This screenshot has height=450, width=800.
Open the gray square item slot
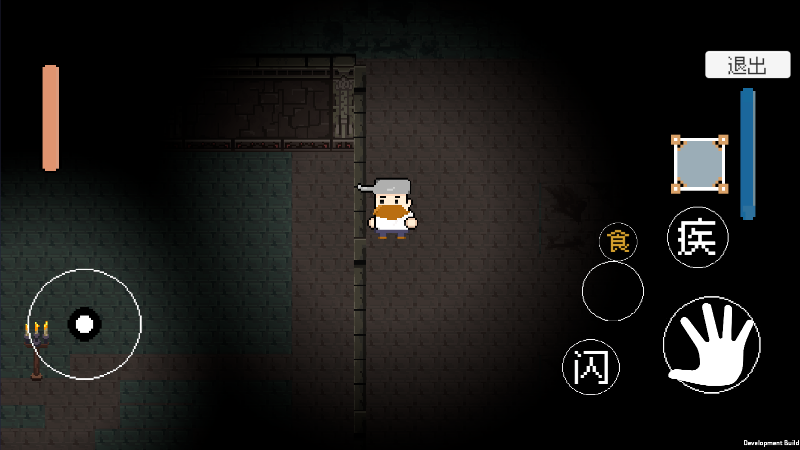[x=699, y=163]
